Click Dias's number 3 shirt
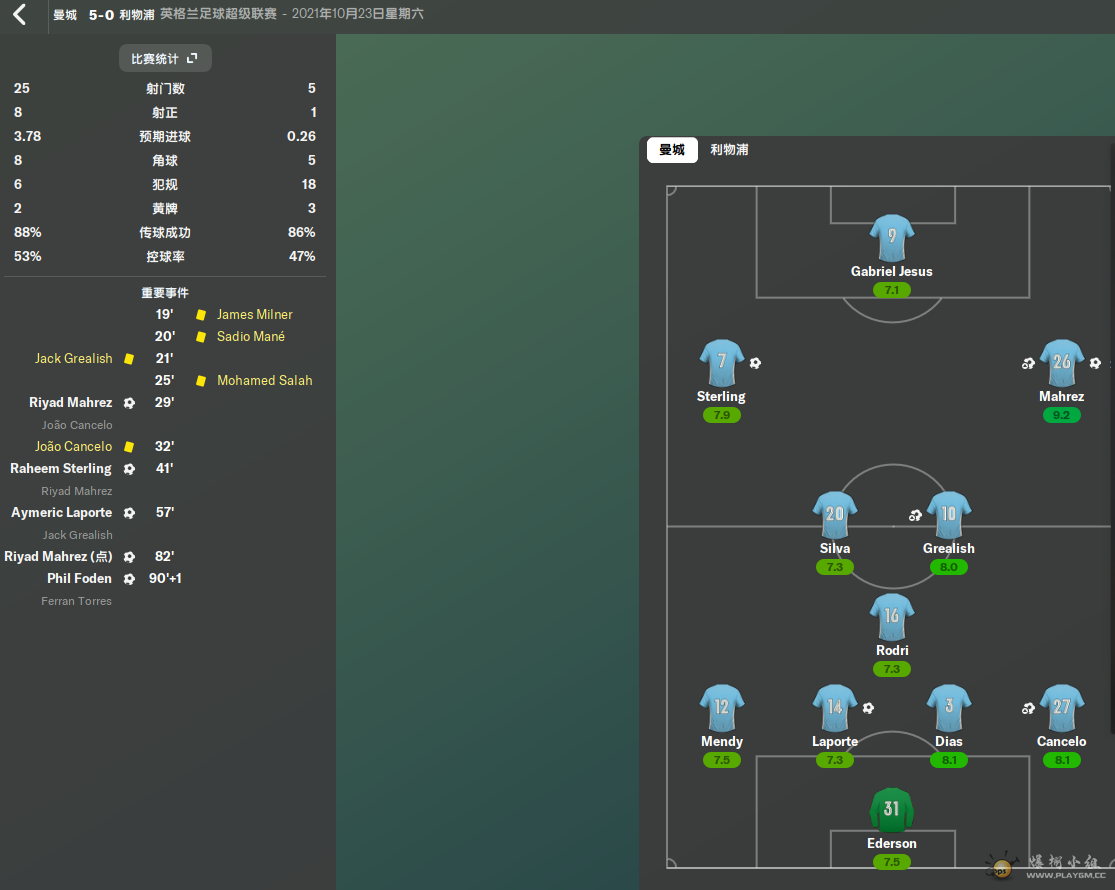The image size is (1115, 890). 948,708
